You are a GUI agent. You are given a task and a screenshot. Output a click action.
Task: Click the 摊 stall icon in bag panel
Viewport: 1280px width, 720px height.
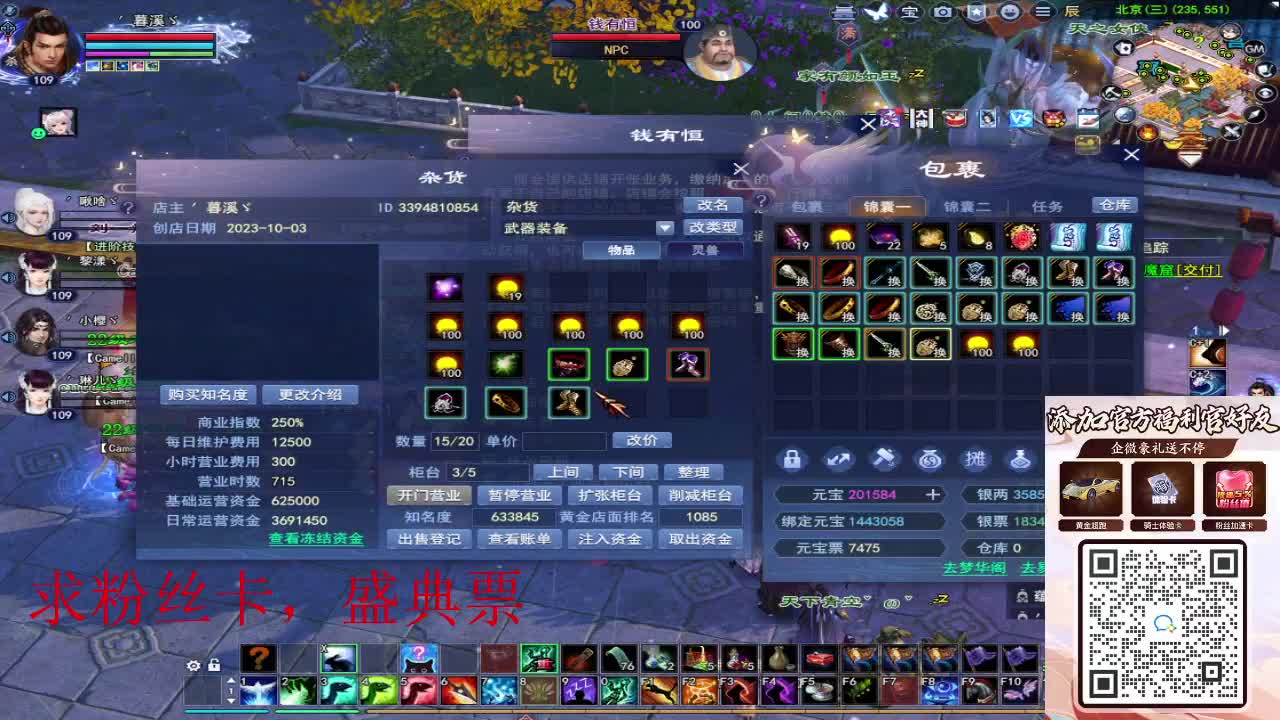tap(977, 460)
